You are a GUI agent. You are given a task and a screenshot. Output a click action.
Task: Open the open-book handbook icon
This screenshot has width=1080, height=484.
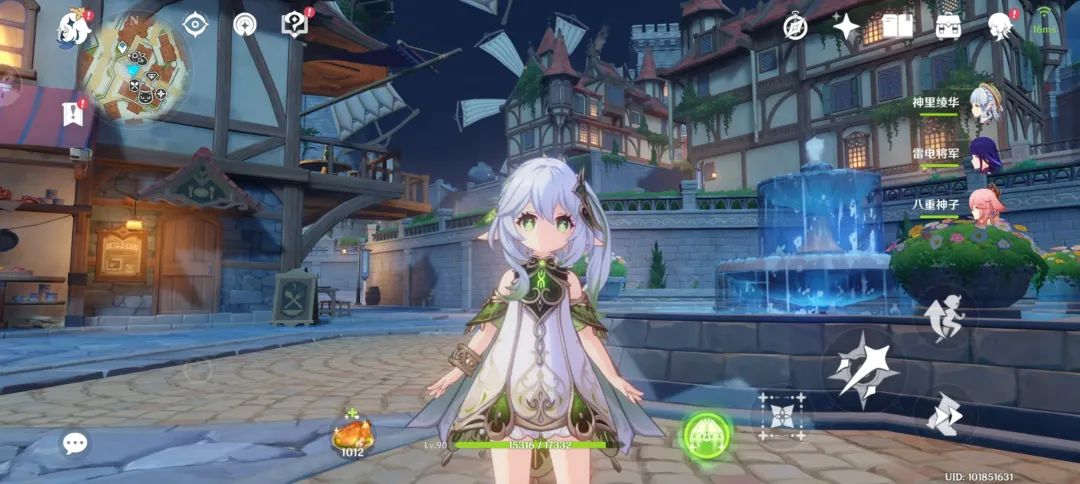click(x=897, y=27)
